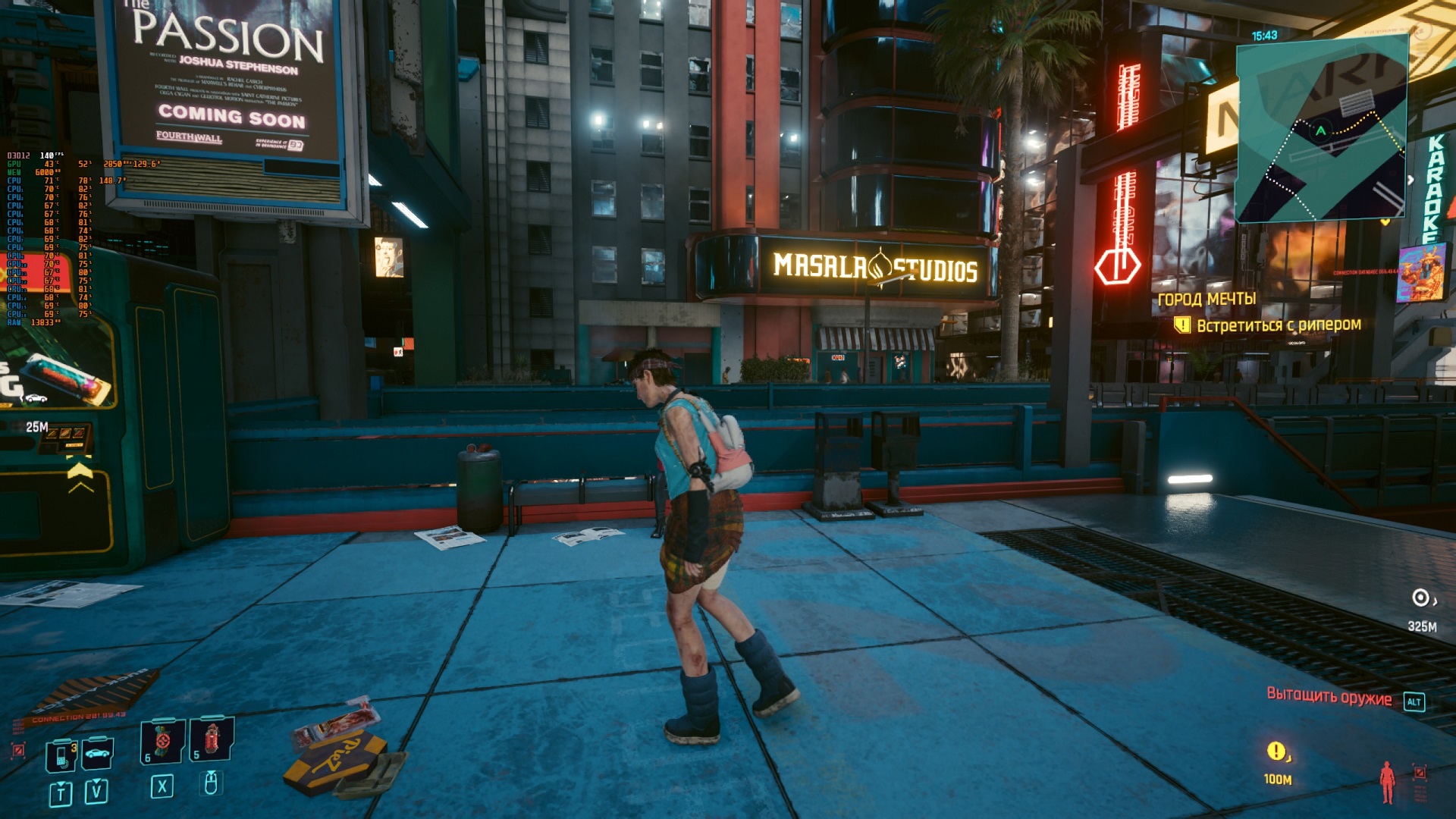Click the white waypoint marker showing 325M
This screenshot has height=819, width=1456.
click(x=1420, y=598)
